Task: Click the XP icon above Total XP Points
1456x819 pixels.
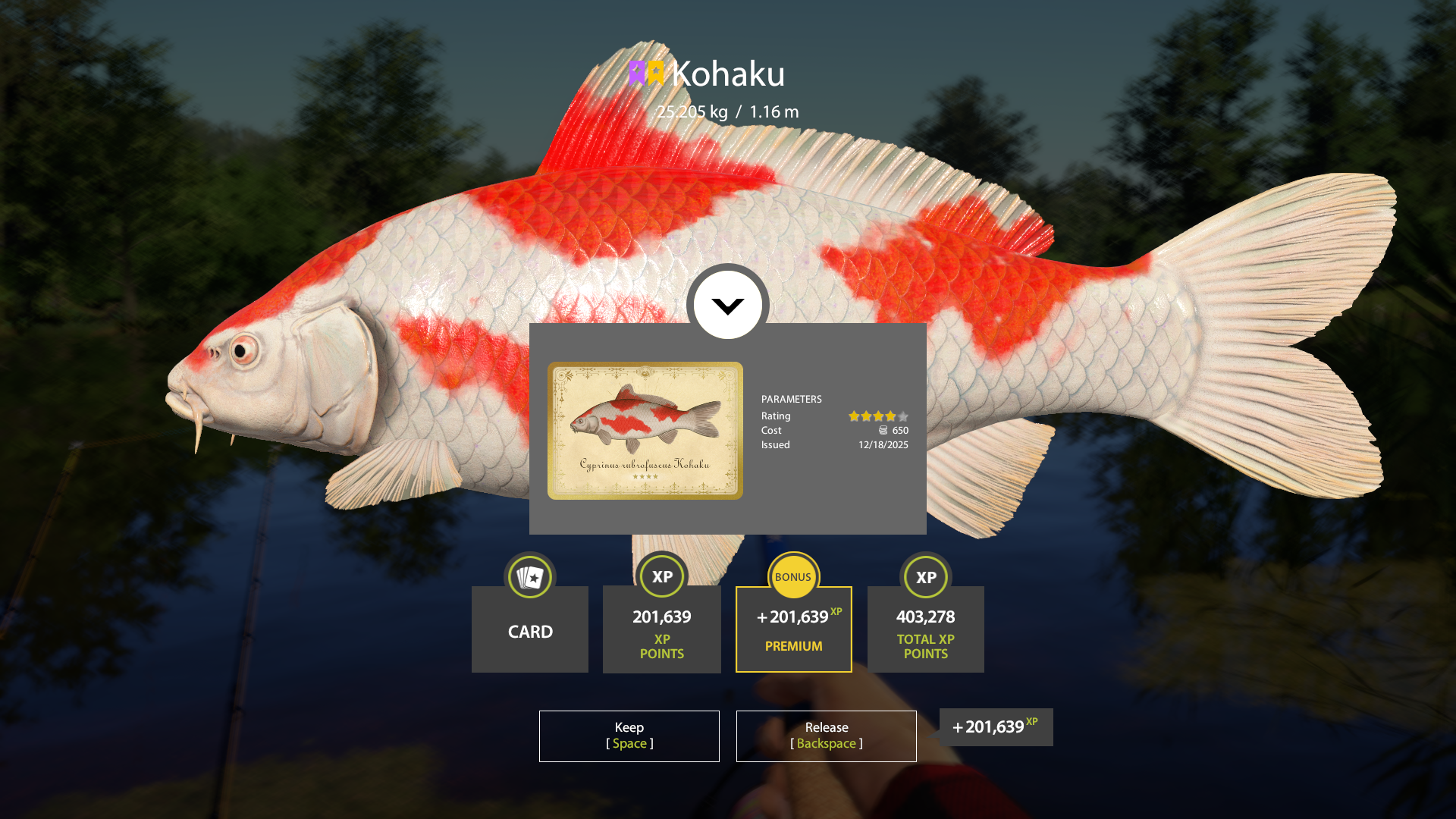Action: pos(925,576)
